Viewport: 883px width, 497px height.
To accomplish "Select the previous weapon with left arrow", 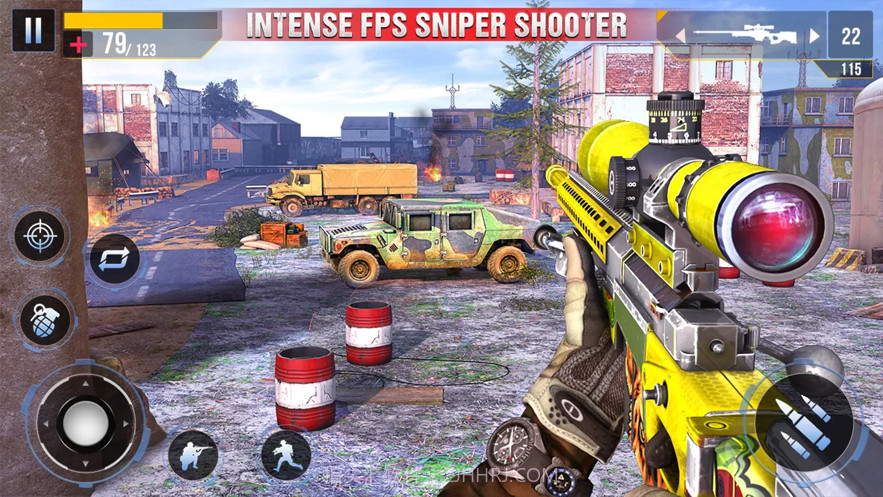I will click(680, 36).
